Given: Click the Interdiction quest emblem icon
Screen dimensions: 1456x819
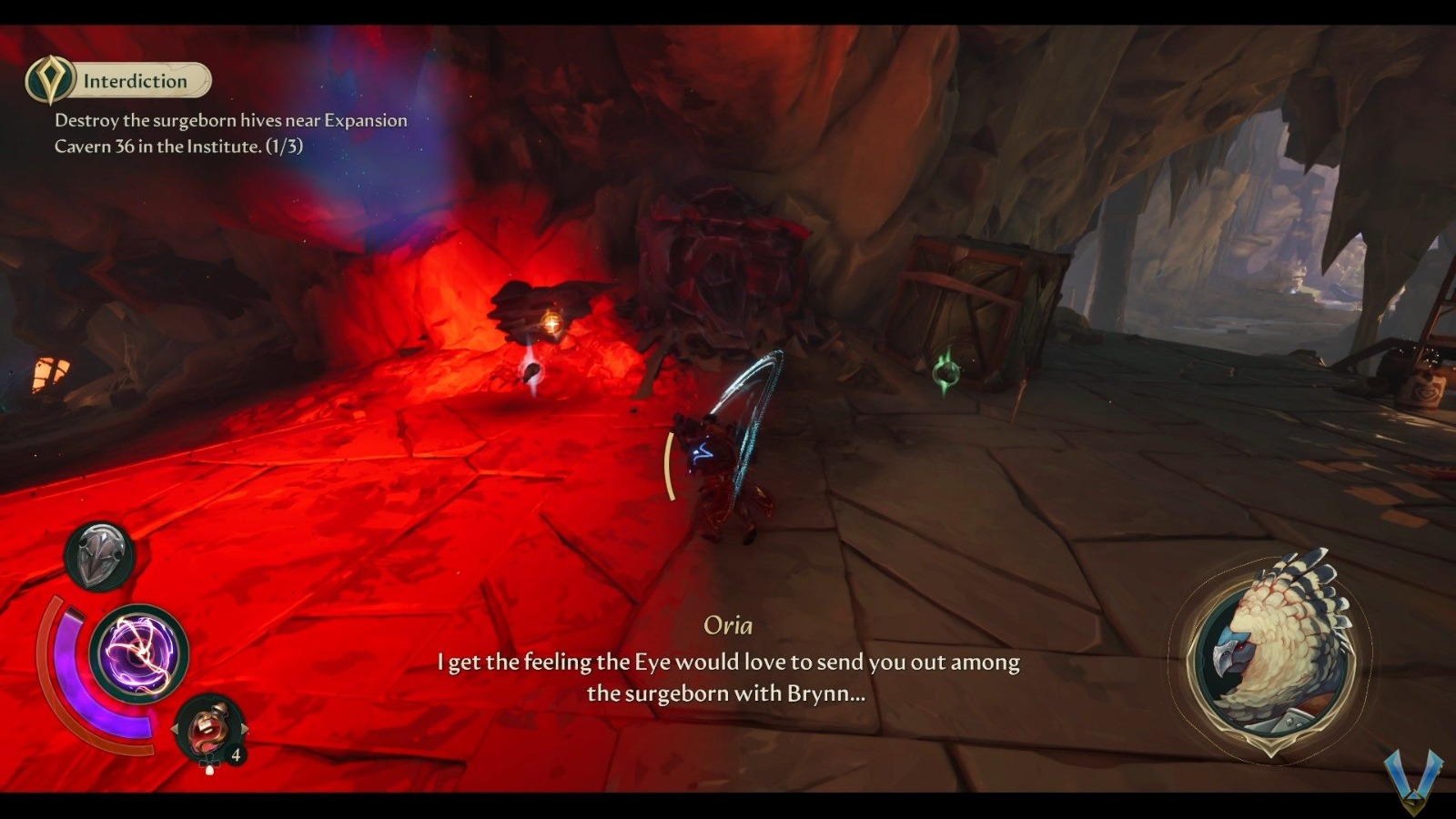Looking at the screenshot, I should (x=50, y=80).
